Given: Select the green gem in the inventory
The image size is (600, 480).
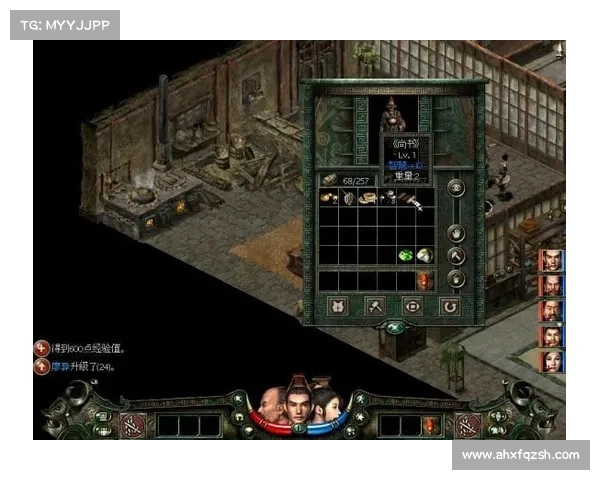Looking at the screenshot, I should pyautogui.click(x=406, y=254).
